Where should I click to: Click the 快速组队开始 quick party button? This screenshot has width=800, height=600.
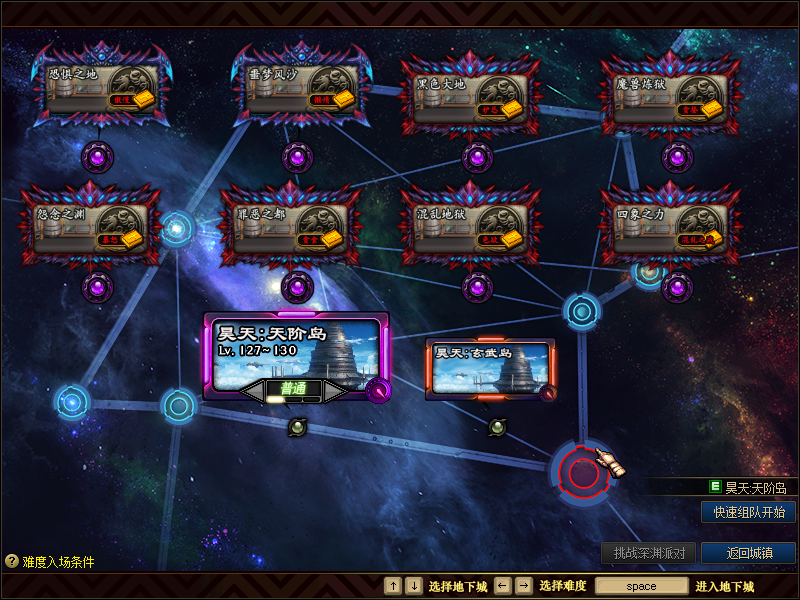[x=748, y=512]
